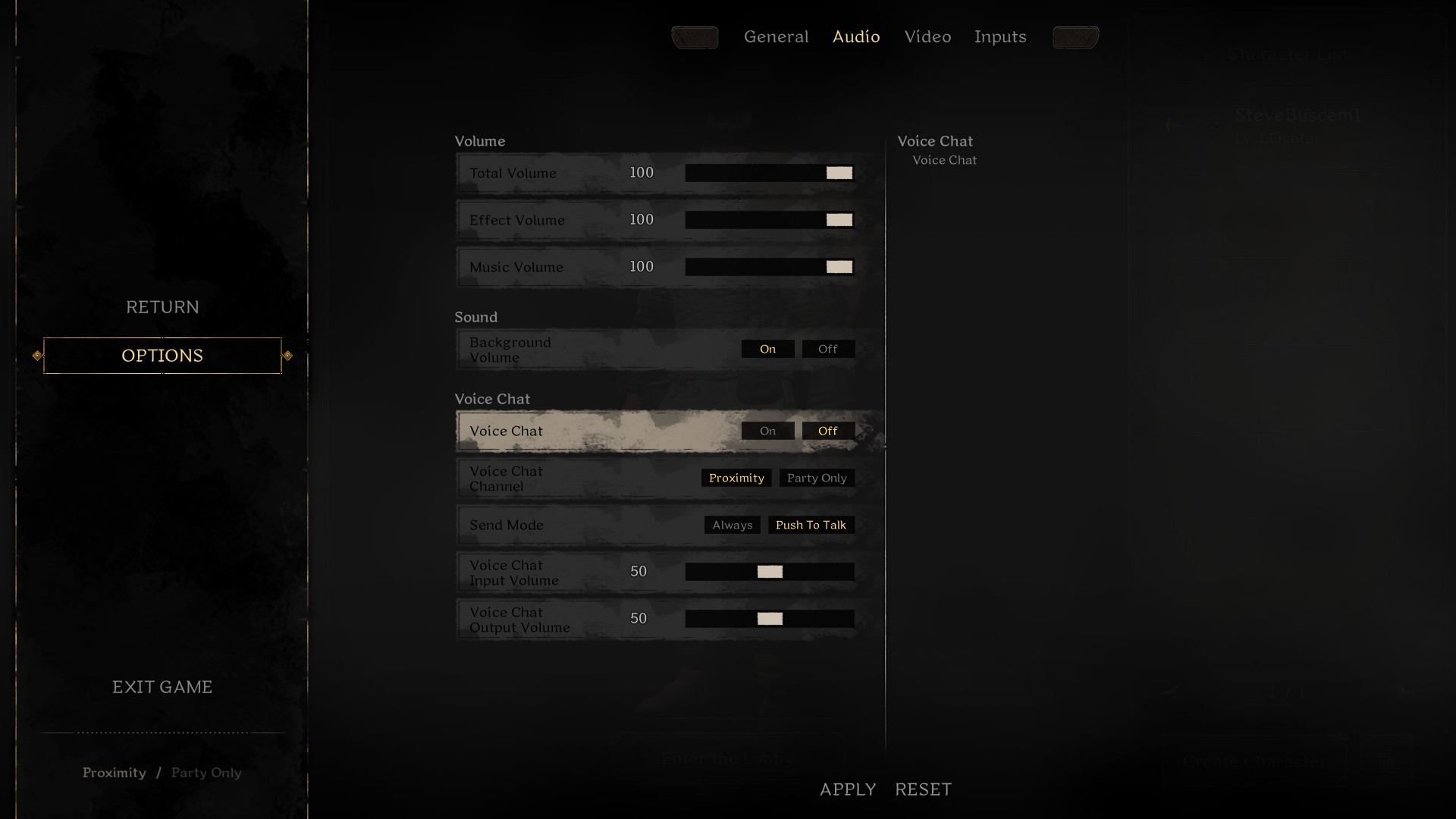Turn Background Volume off
The width and height of the screenshot is (1456, 819).
pos(827,349)
